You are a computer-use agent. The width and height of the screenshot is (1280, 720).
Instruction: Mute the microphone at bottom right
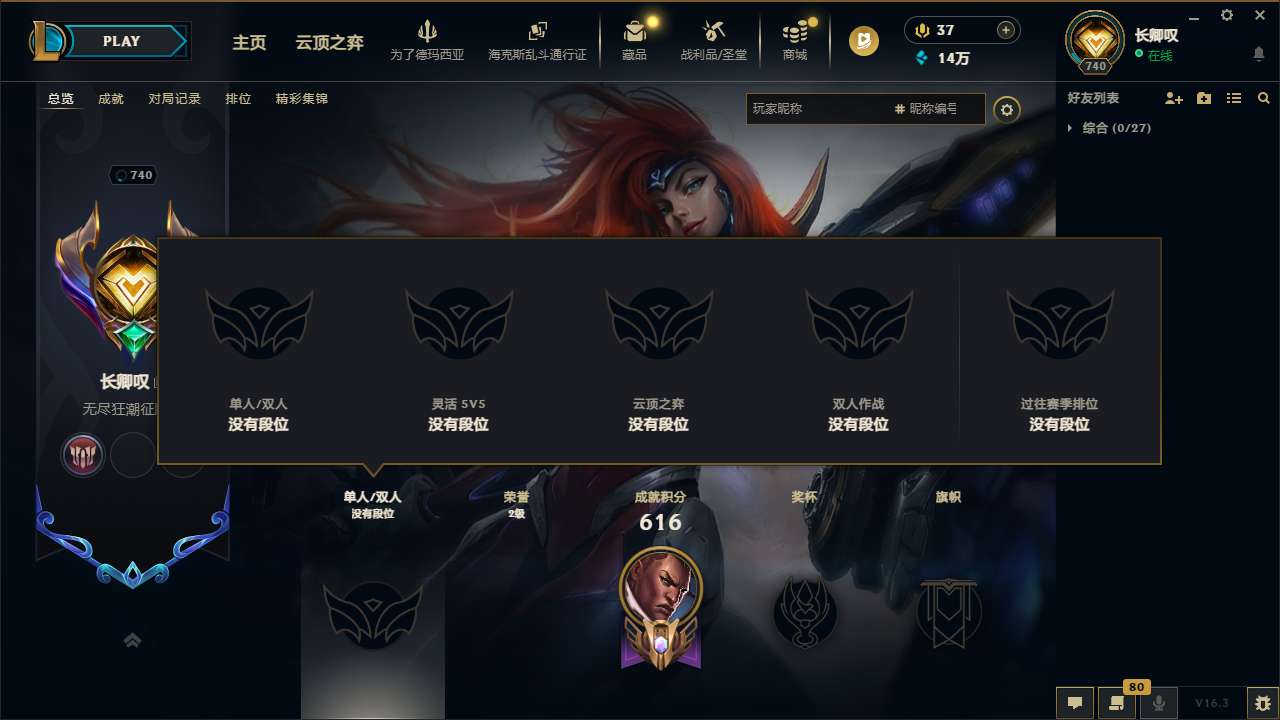pos(1158,703)
